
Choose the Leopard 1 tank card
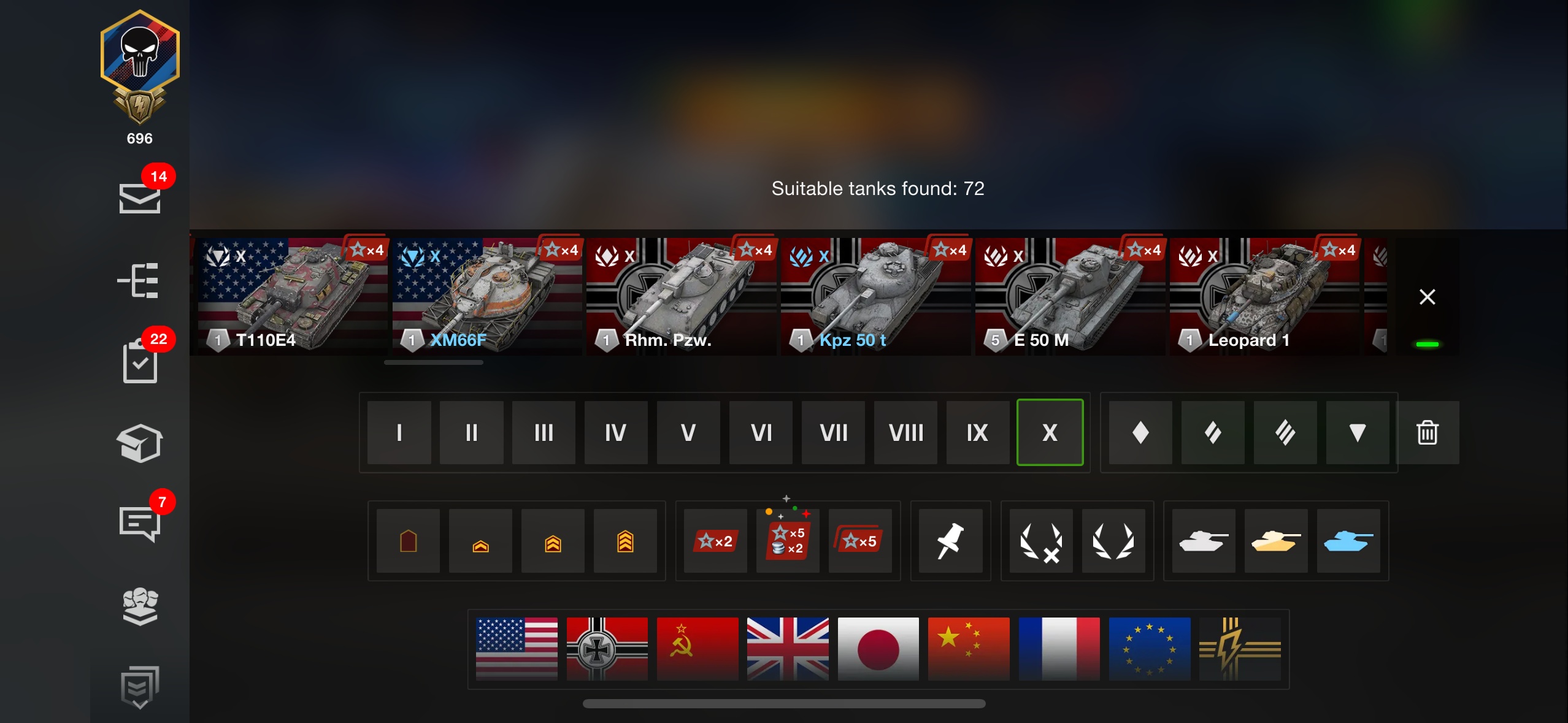point(1264,296)
